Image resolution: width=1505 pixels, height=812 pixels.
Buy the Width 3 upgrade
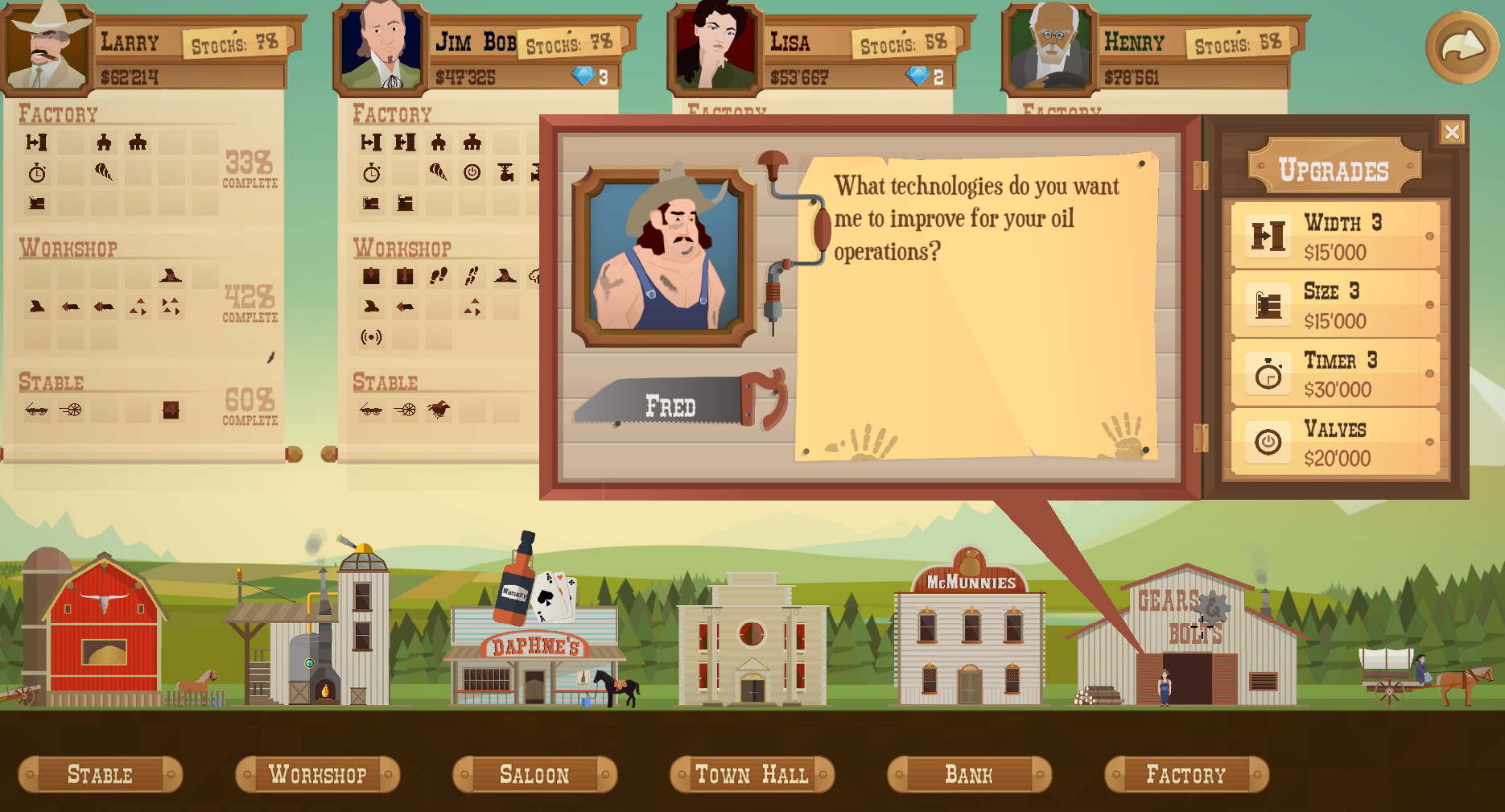tap(1336, 236)
